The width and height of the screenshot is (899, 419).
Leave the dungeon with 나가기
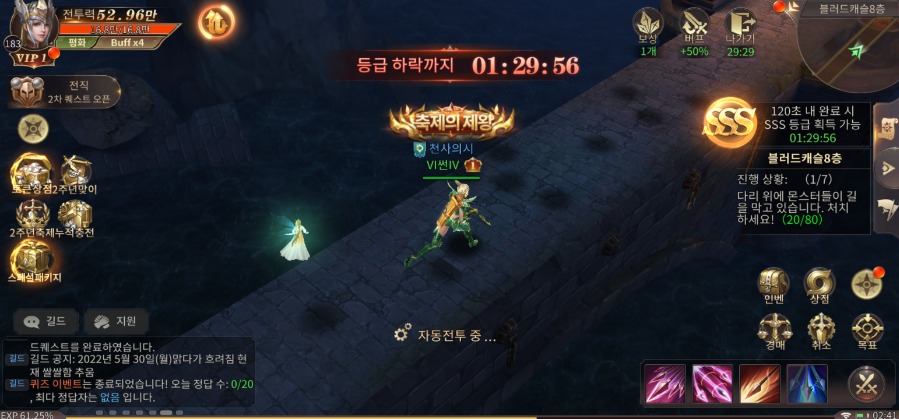(x=740, y=28)
